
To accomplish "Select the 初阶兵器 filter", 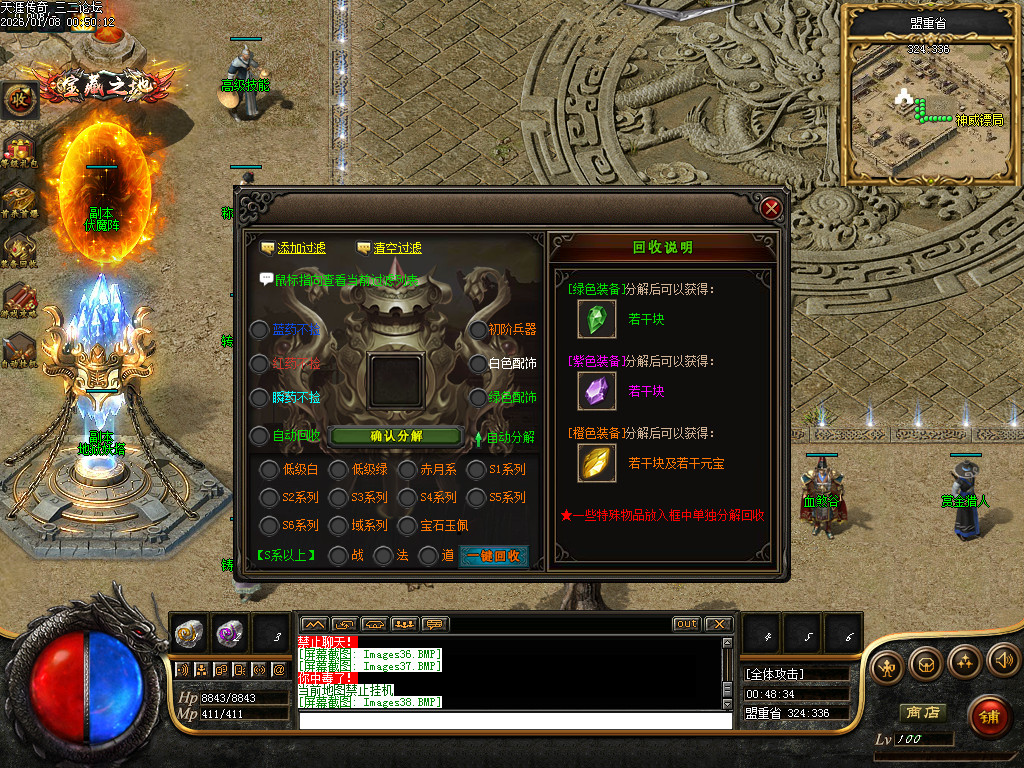I will (478, 330).
